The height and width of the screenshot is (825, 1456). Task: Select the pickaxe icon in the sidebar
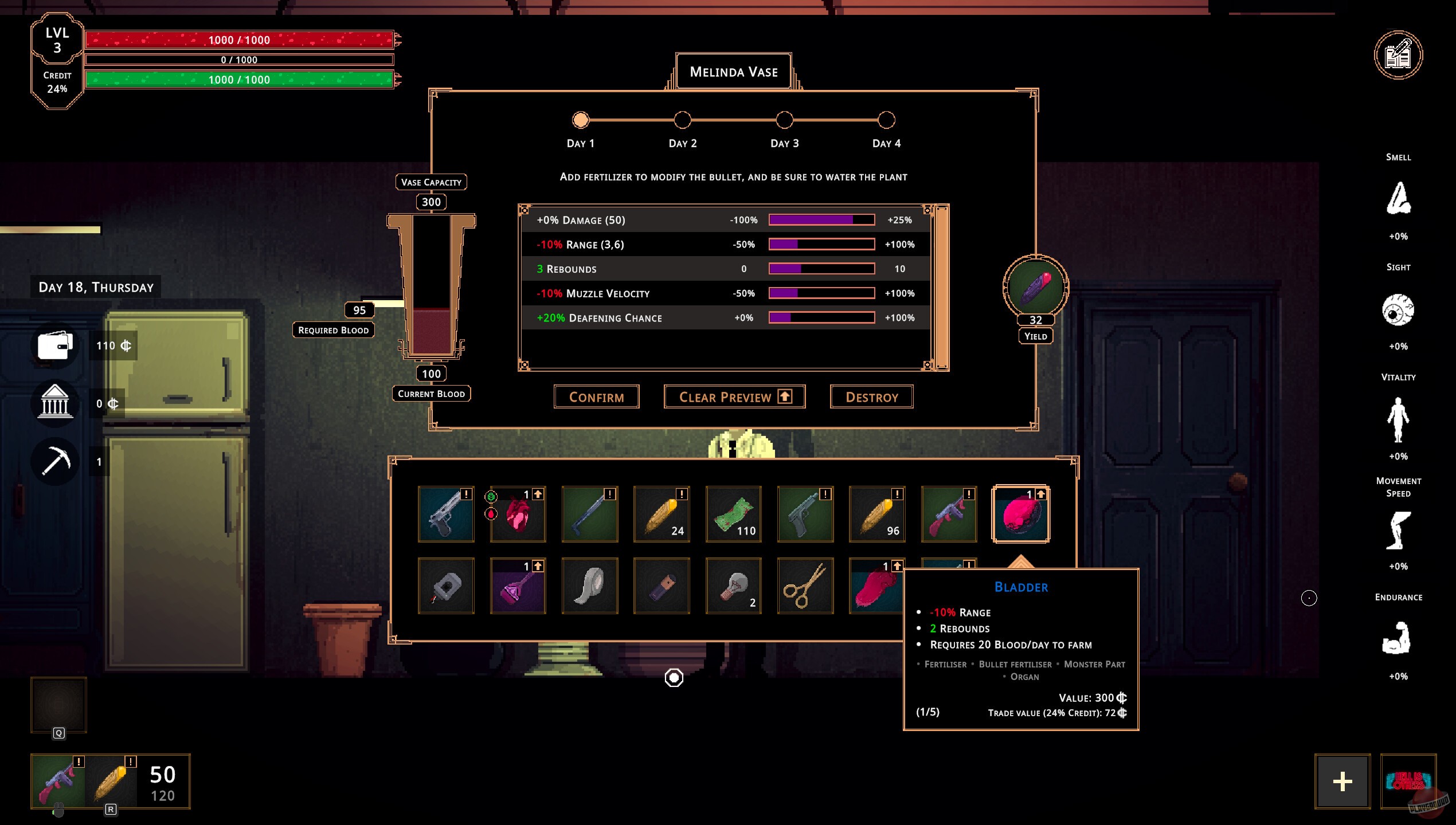tap(54, 460)
